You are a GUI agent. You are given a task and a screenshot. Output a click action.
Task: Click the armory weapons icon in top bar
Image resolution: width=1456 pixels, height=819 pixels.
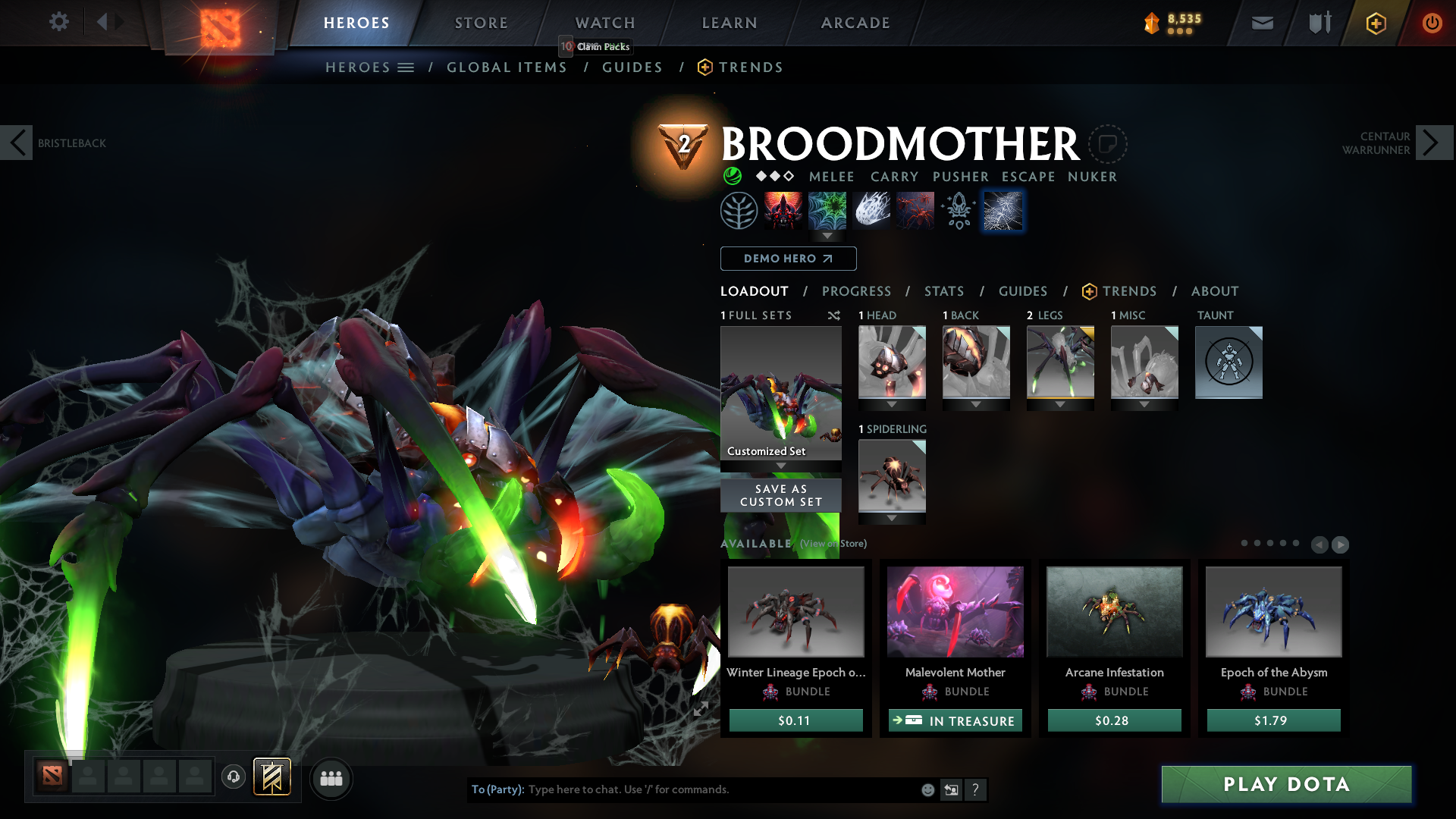(1318, 23)
